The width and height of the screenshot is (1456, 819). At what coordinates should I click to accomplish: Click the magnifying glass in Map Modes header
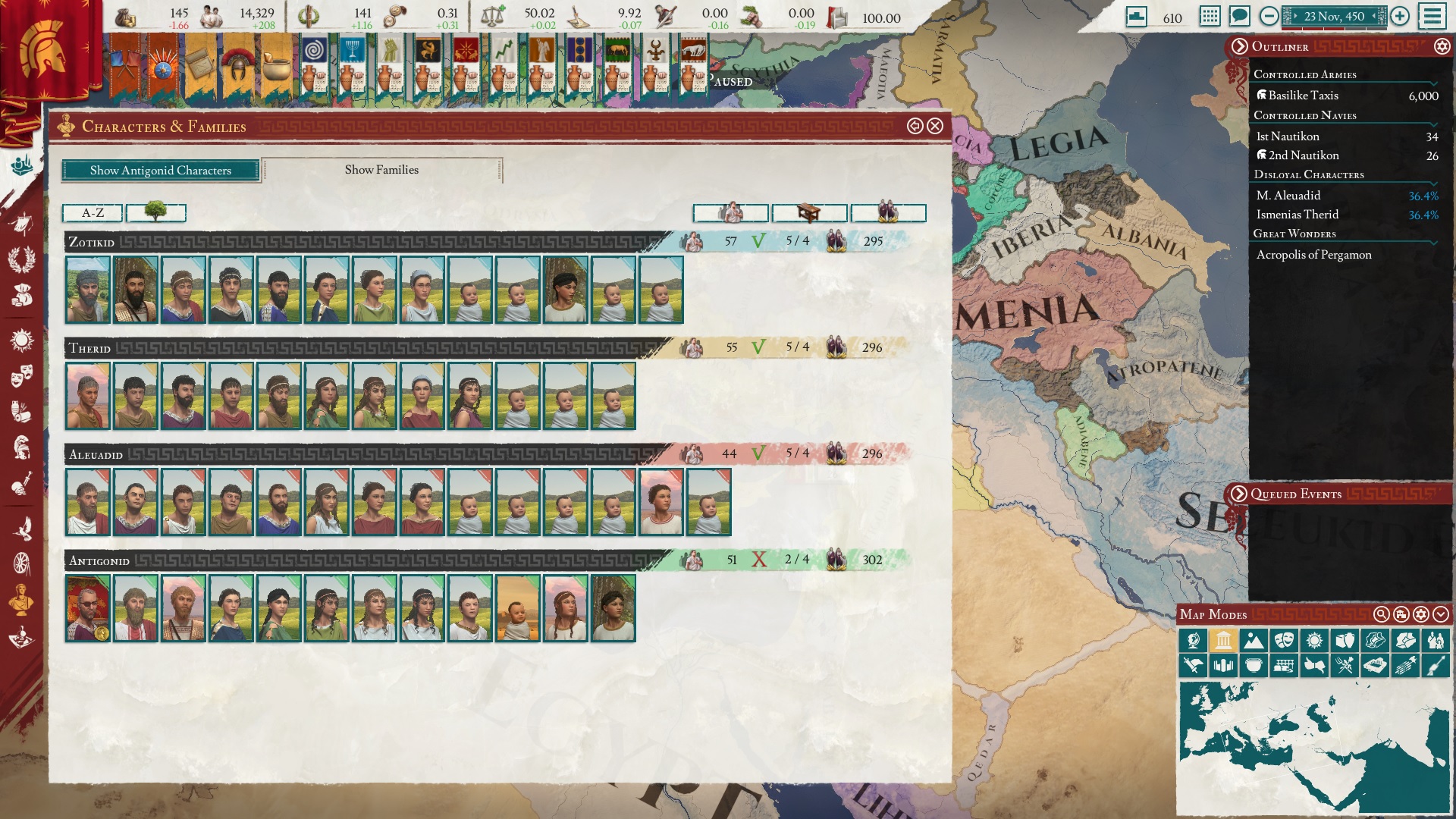point(1382,613)
